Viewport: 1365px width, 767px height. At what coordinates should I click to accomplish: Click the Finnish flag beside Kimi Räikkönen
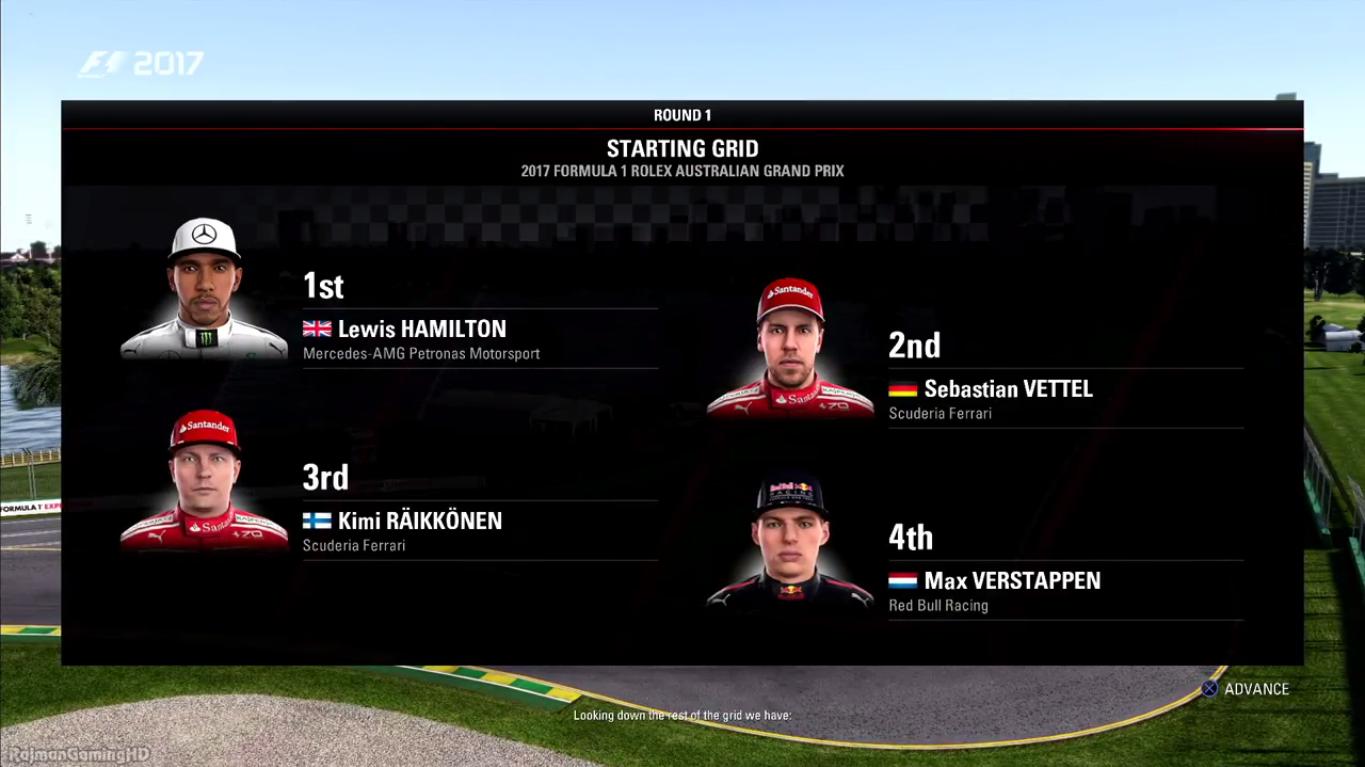coord(316,521)
